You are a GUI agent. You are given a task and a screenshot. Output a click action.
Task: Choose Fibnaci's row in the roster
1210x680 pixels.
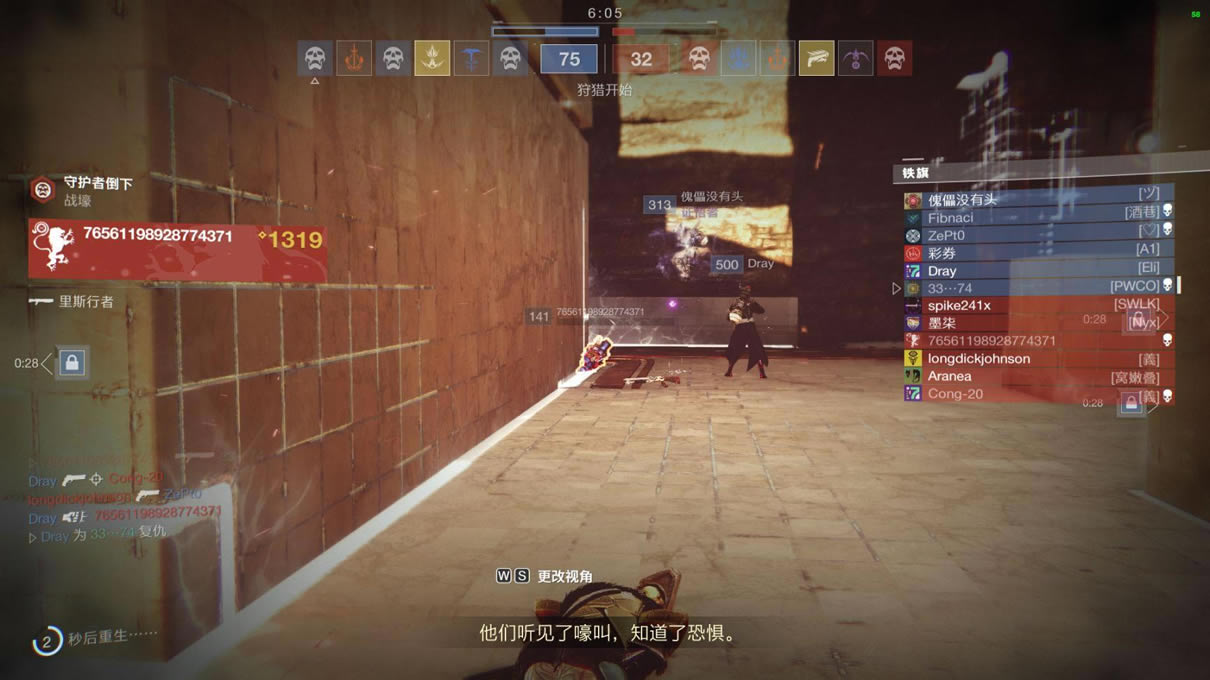1037,218
